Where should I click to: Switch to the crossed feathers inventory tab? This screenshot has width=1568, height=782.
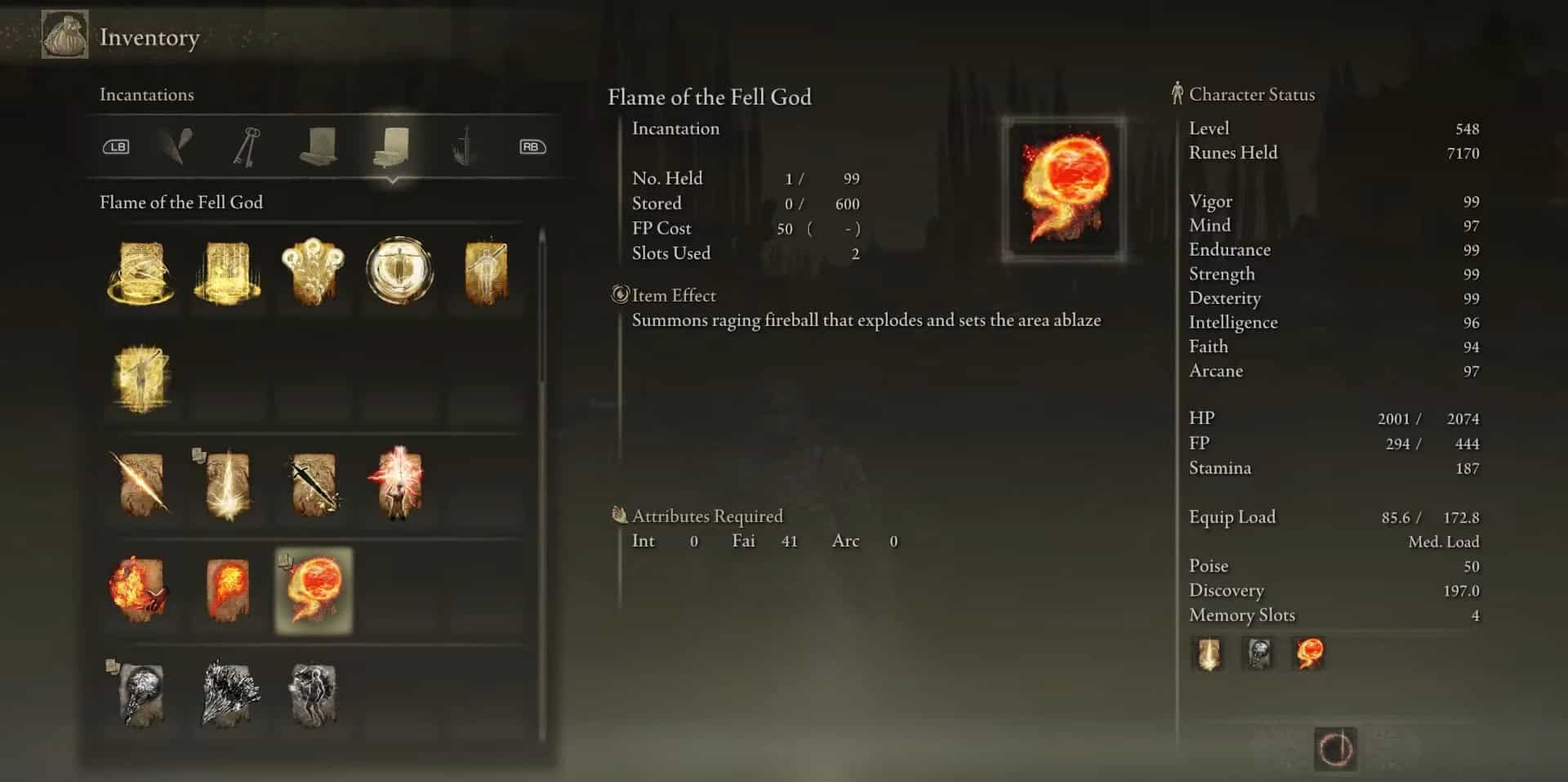tap(176, 146)
